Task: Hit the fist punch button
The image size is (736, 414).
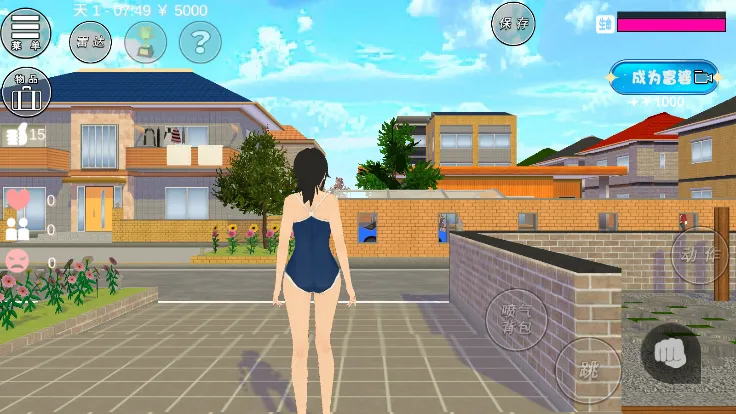Action: (x=671, y=351)
